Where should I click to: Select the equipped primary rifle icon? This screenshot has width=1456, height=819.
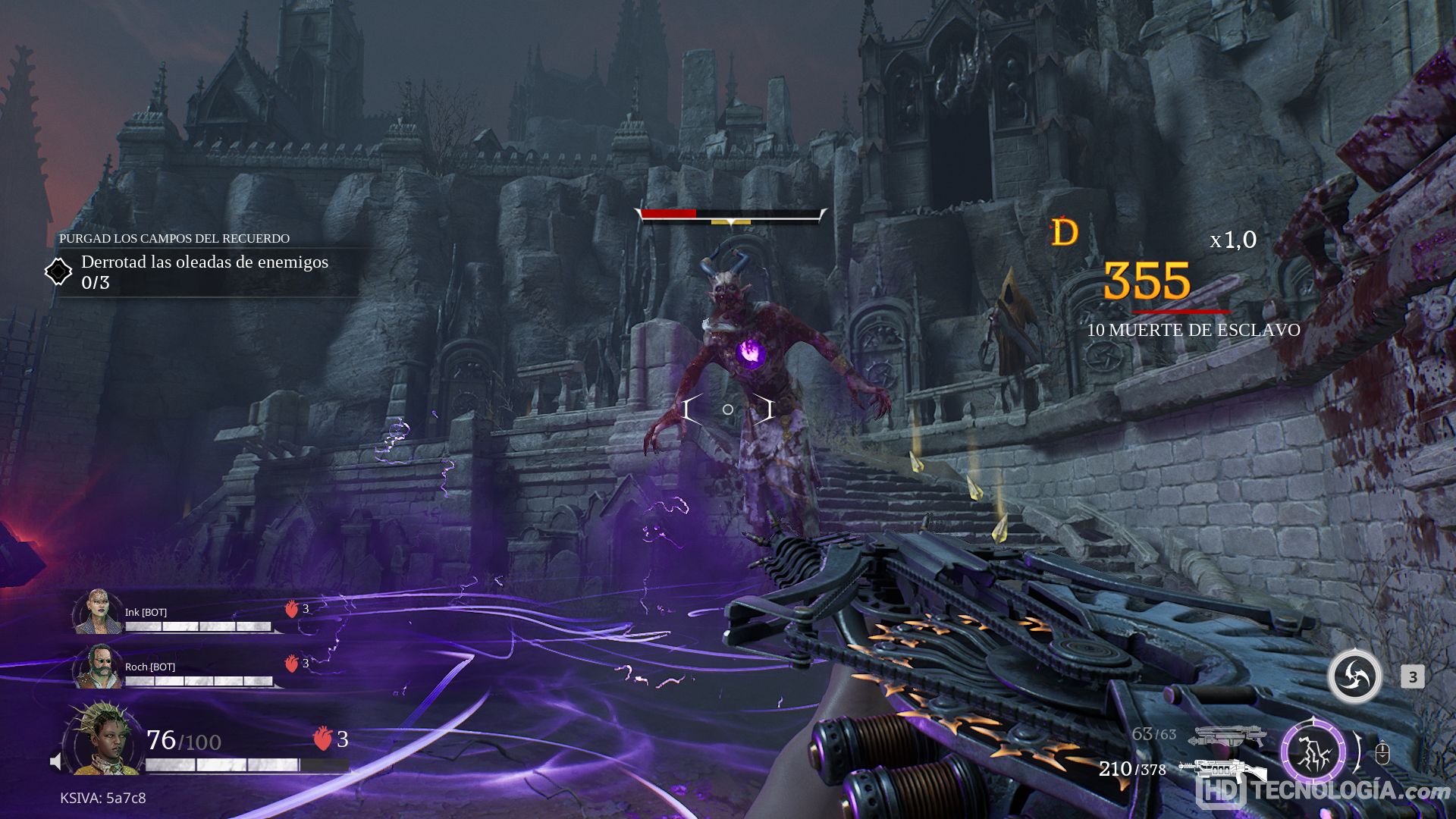pyautogui.click(x=1221, y=770)
